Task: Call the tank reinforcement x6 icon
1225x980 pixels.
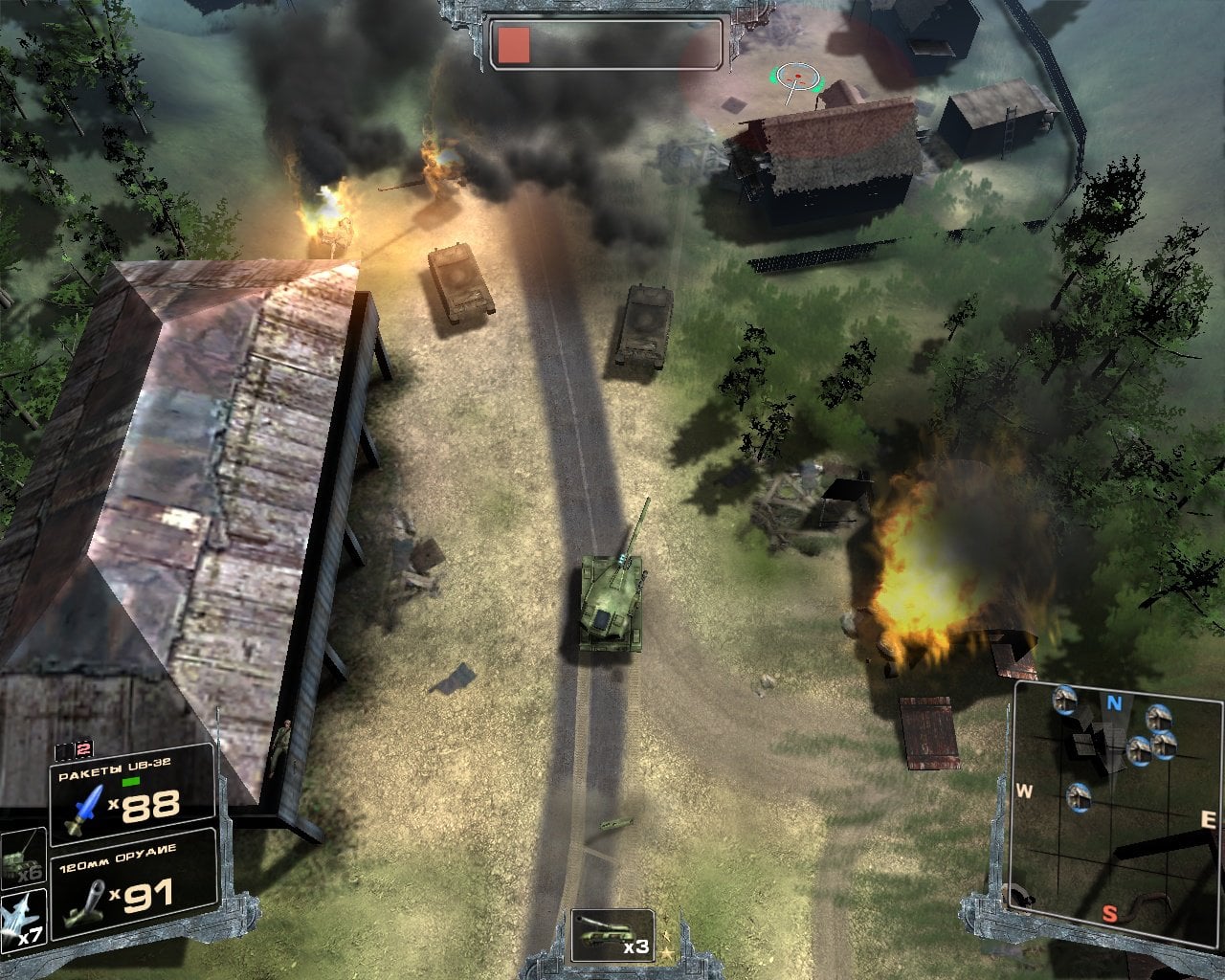Action: [x=21, y=855]
